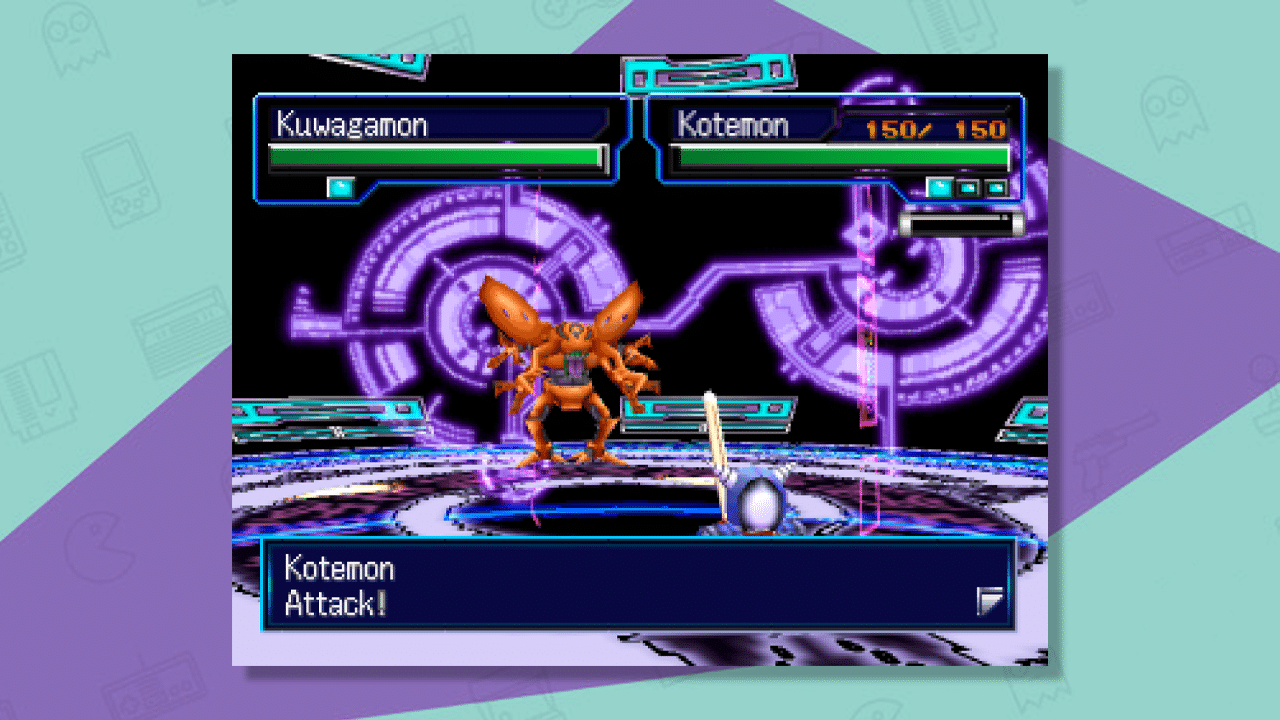This screenshot has height=720, width=1280.
Task: Select the large cyan square below Kotemon's HP bar
Action: (938, 185)
